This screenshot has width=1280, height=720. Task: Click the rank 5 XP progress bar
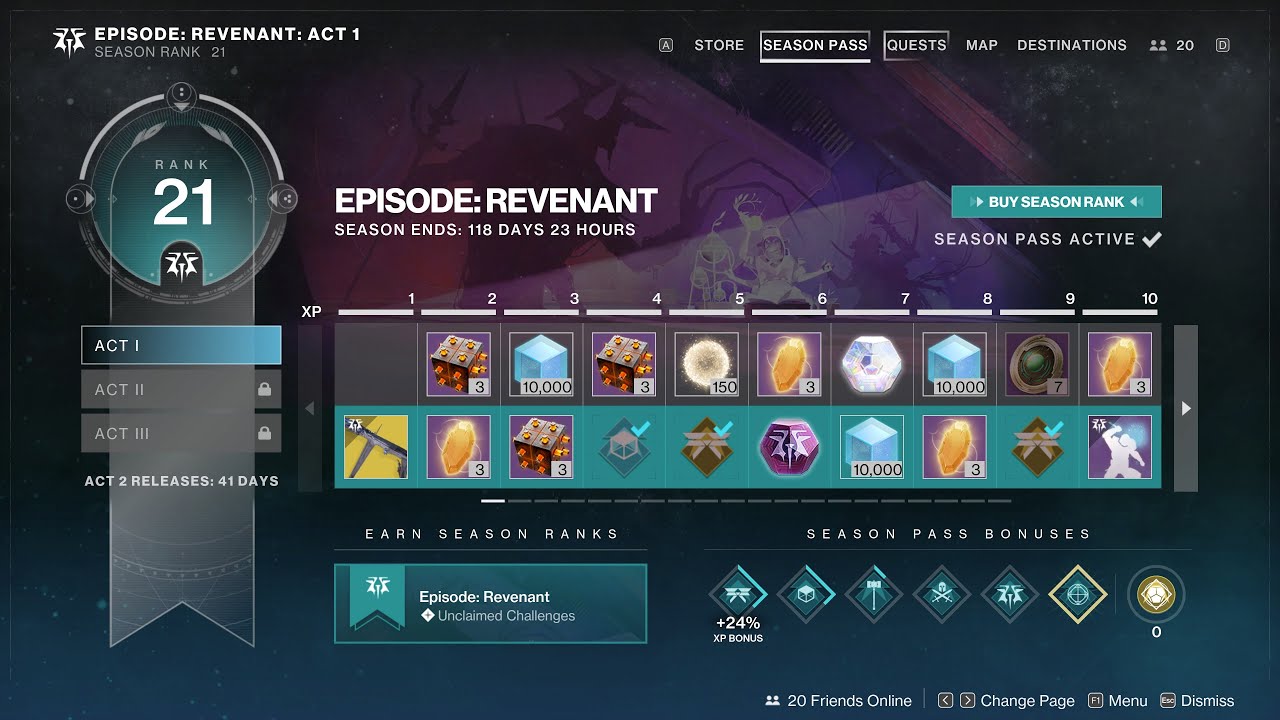[x=706, y=310]
